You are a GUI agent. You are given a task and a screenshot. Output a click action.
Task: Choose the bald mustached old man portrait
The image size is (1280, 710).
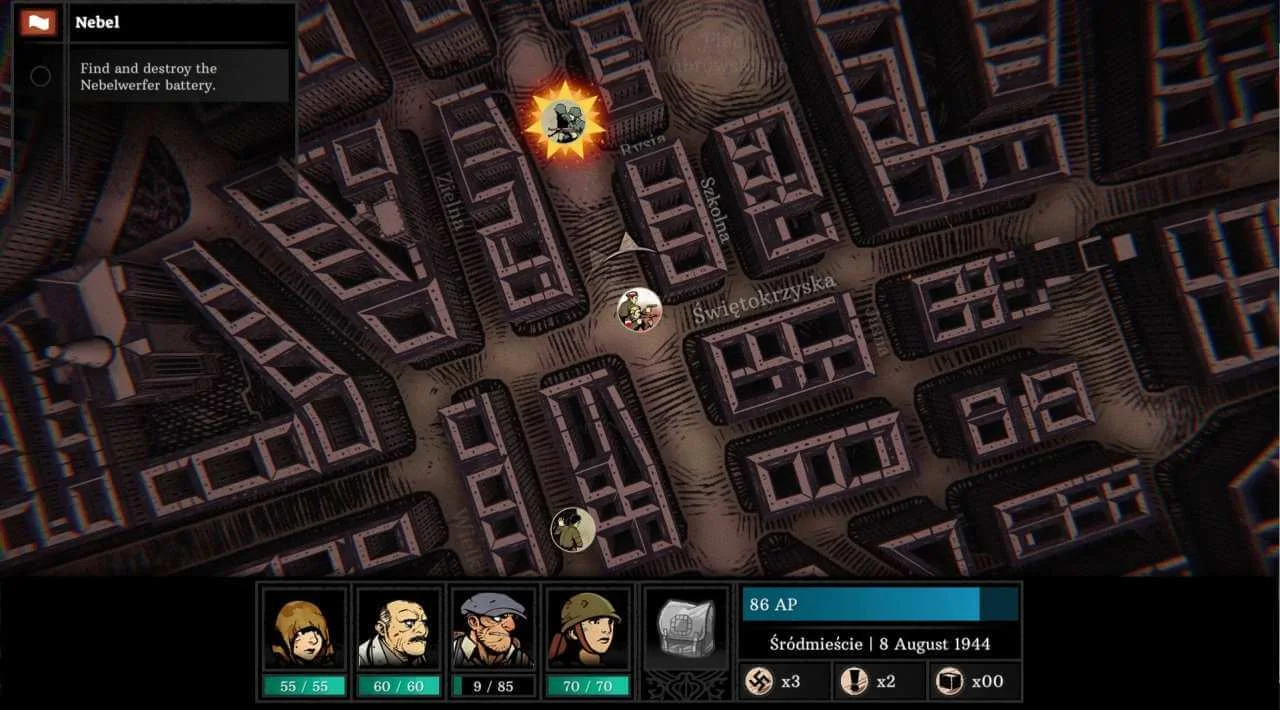click(x=399, y=630)
